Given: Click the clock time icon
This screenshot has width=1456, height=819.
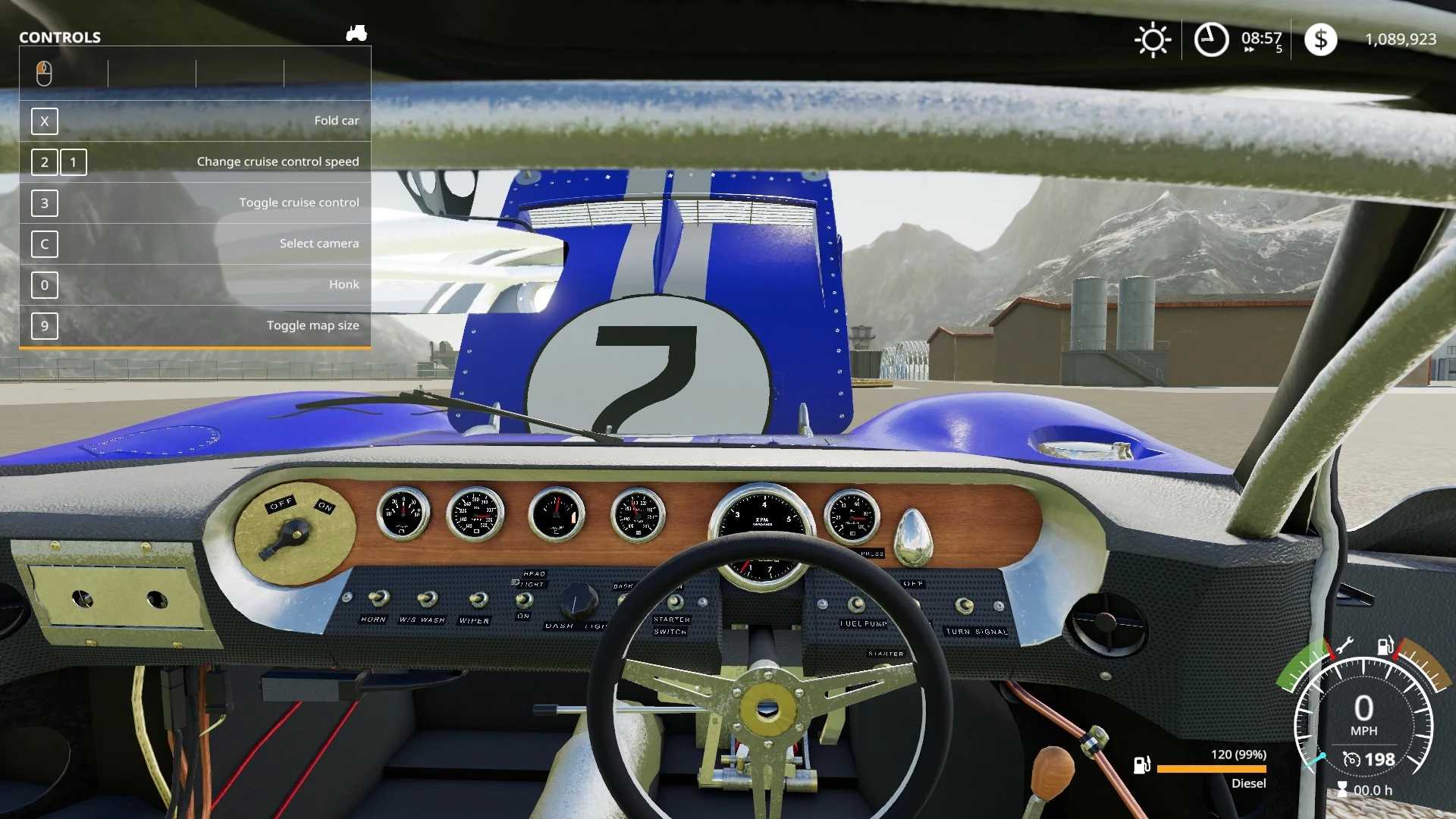Looking at the screenshot, I should point(1211,39).
